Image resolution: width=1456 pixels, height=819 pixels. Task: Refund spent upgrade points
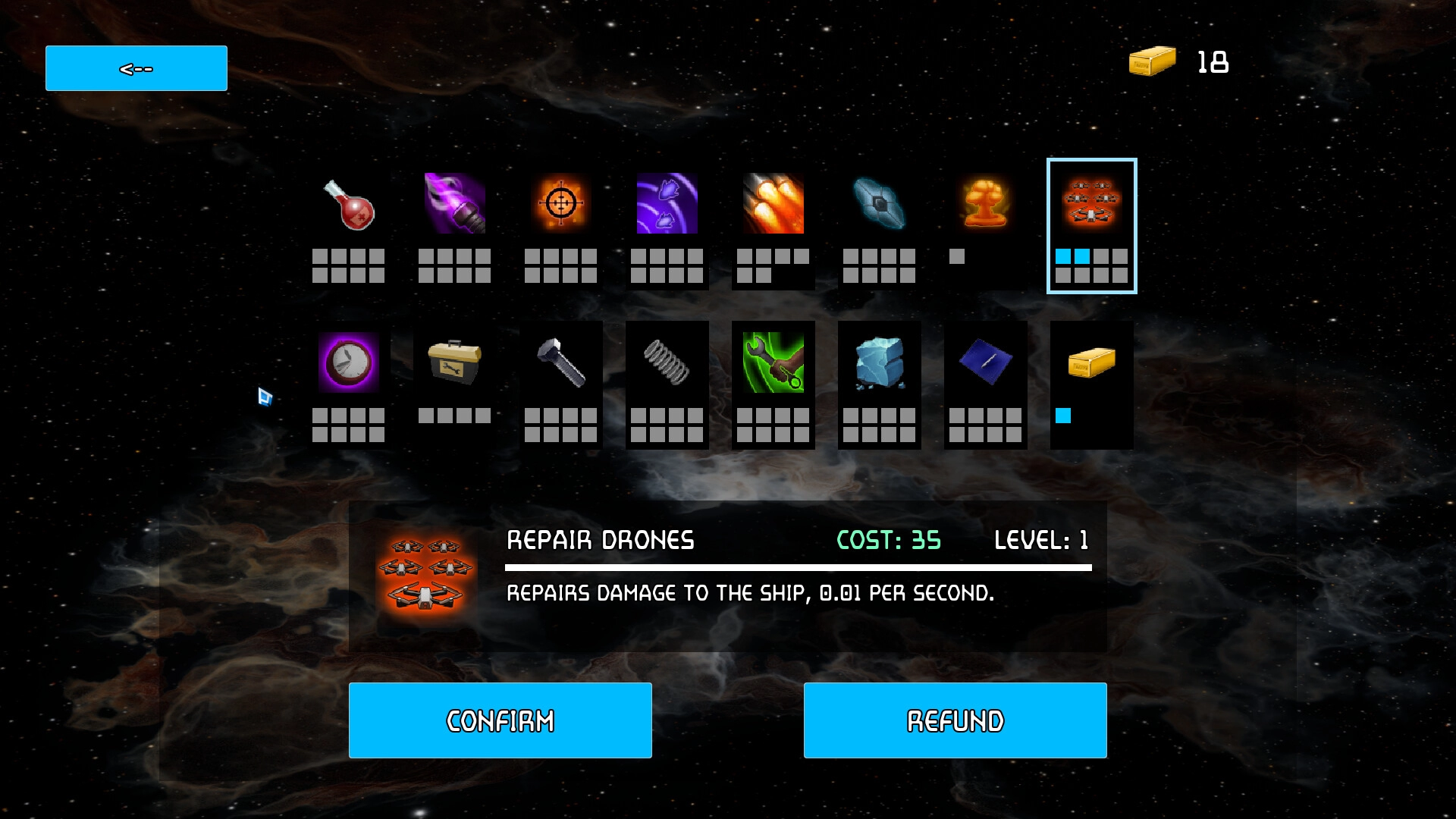955,720
